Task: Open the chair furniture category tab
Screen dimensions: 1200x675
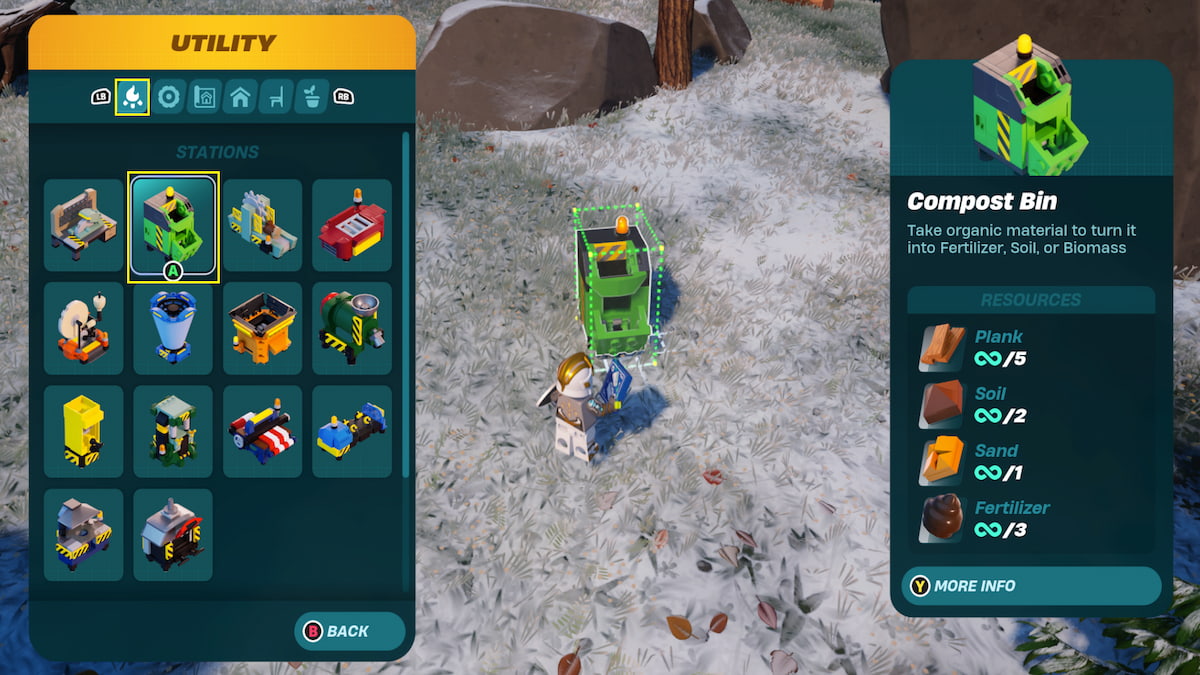Action: [276, 97]
